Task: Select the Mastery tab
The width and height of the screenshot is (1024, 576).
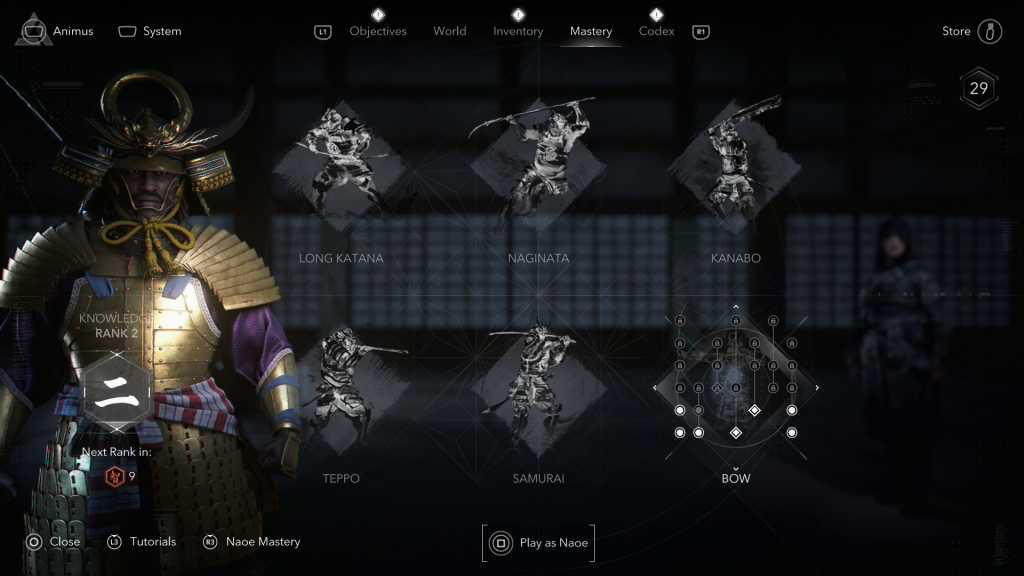Action: pyautogui.click(x=591, y=31)
